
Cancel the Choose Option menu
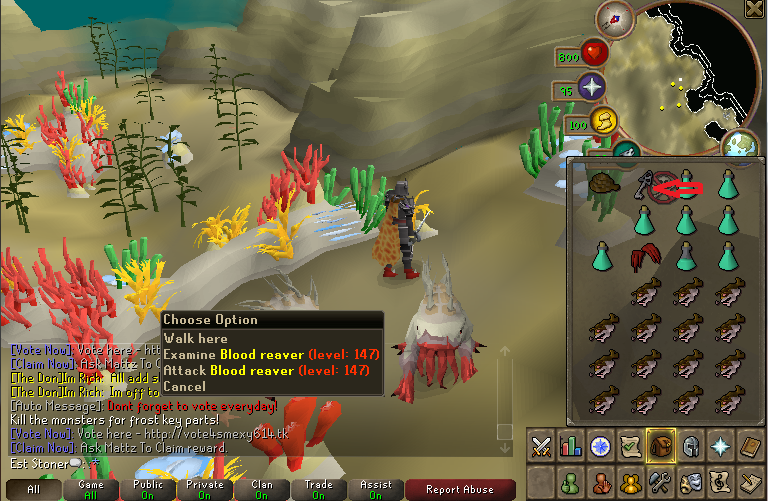tap(185, 386)
